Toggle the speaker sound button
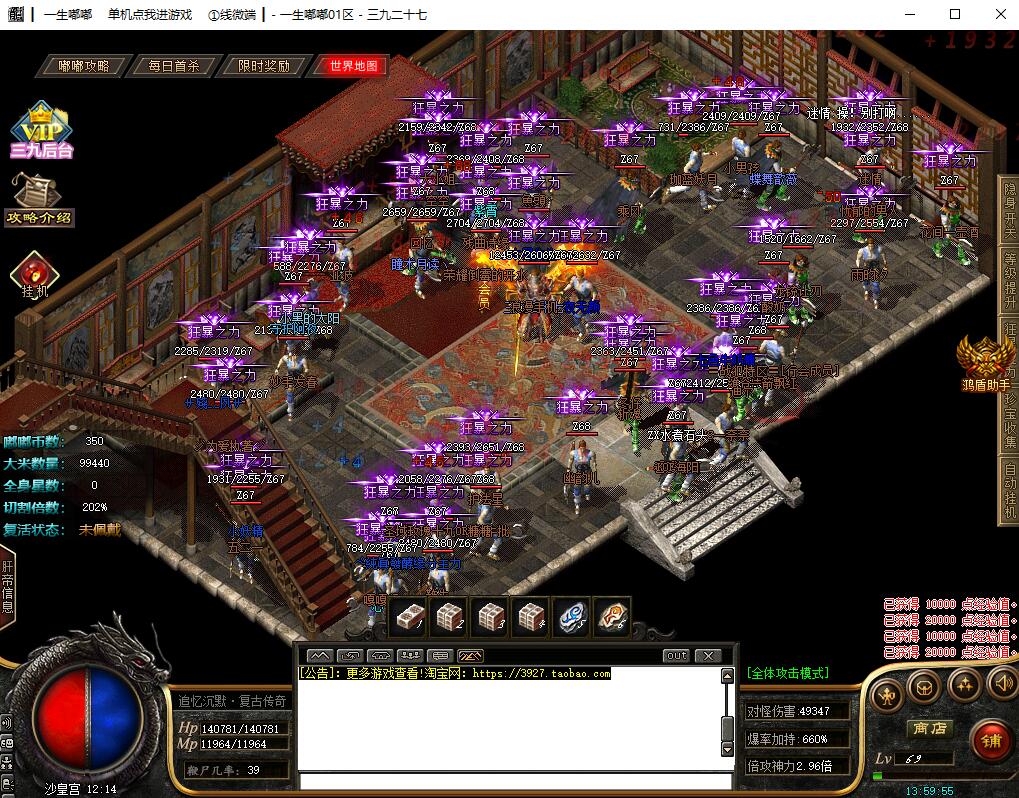1019x798 pixels. pyautogui.click(x=1001, y=684)
